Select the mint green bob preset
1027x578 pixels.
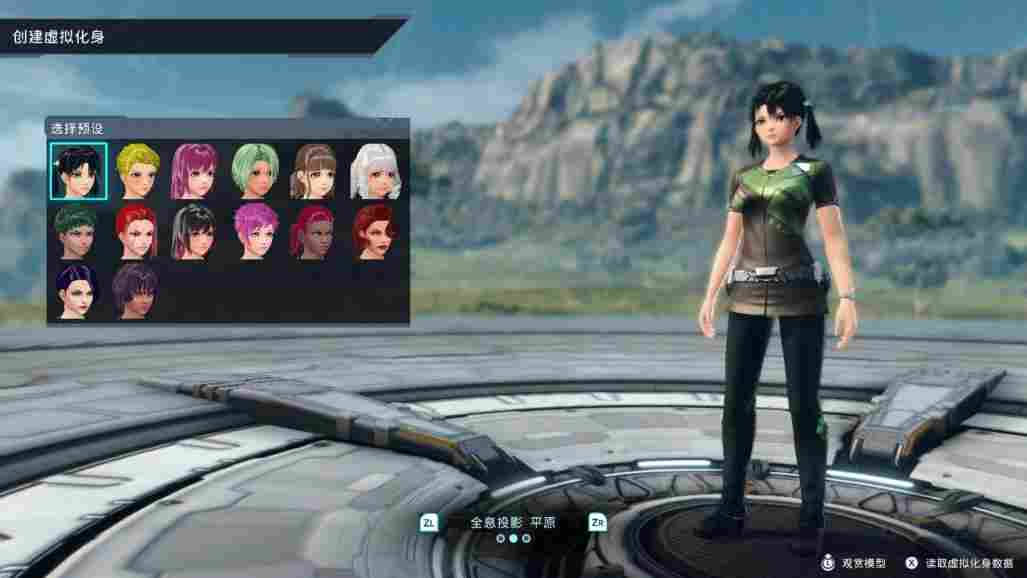[x=254, y=170]
